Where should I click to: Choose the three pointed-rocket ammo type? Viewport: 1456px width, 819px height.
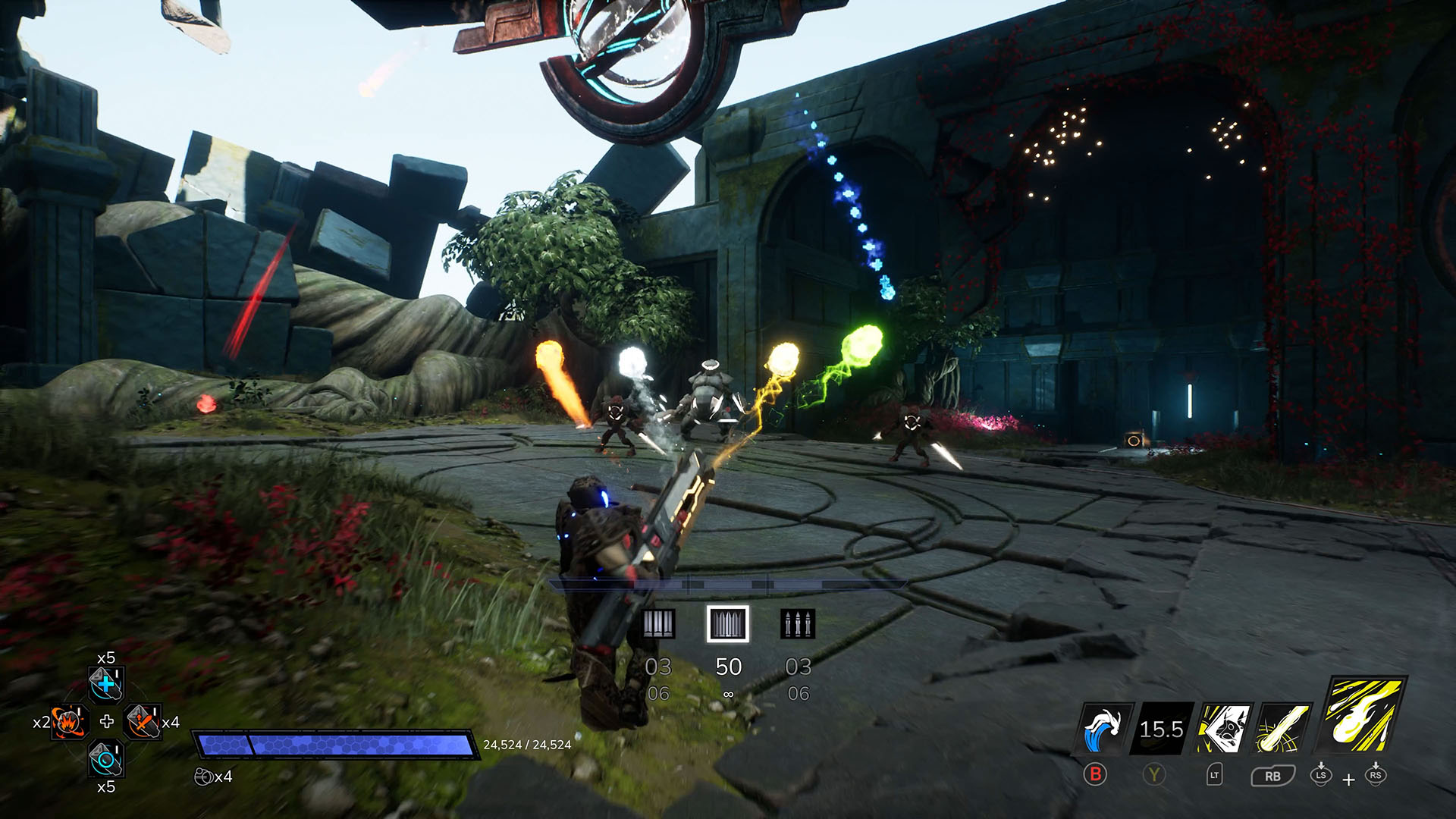(798, 624)
